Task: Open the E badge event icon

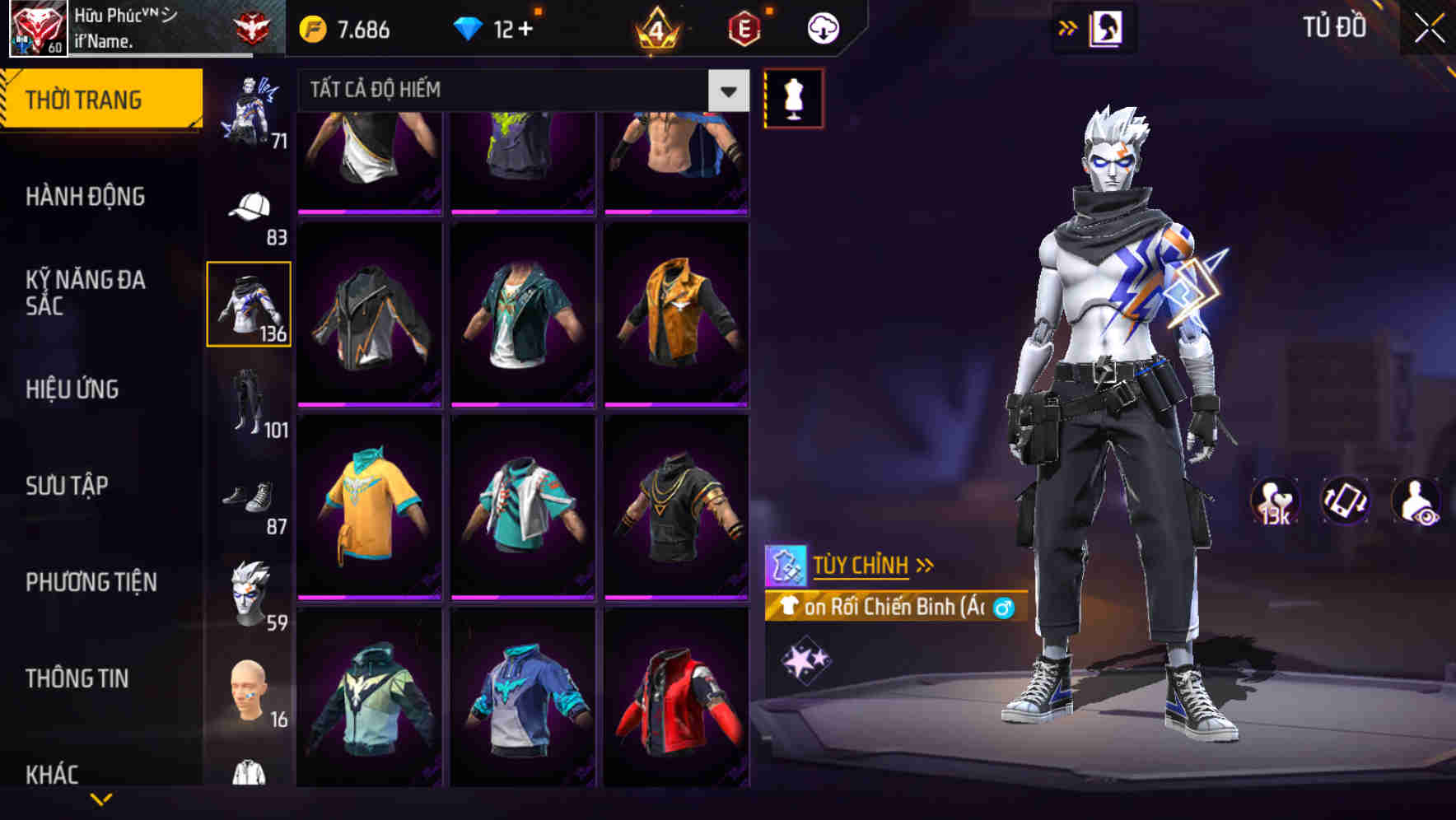Action: click(x=744, y=26)
